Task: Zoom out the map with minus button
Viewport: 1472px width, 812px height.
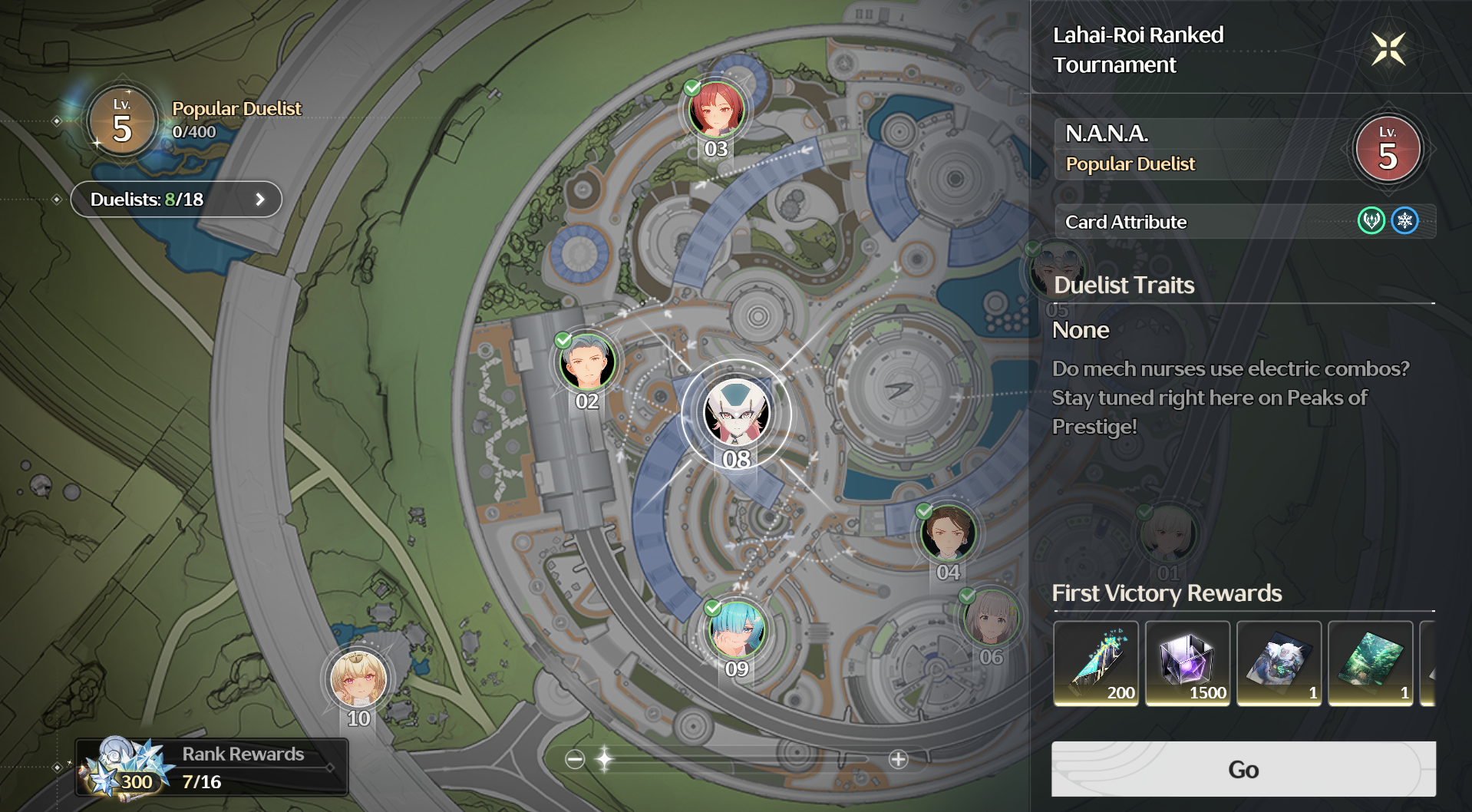Action: point(575,759)
